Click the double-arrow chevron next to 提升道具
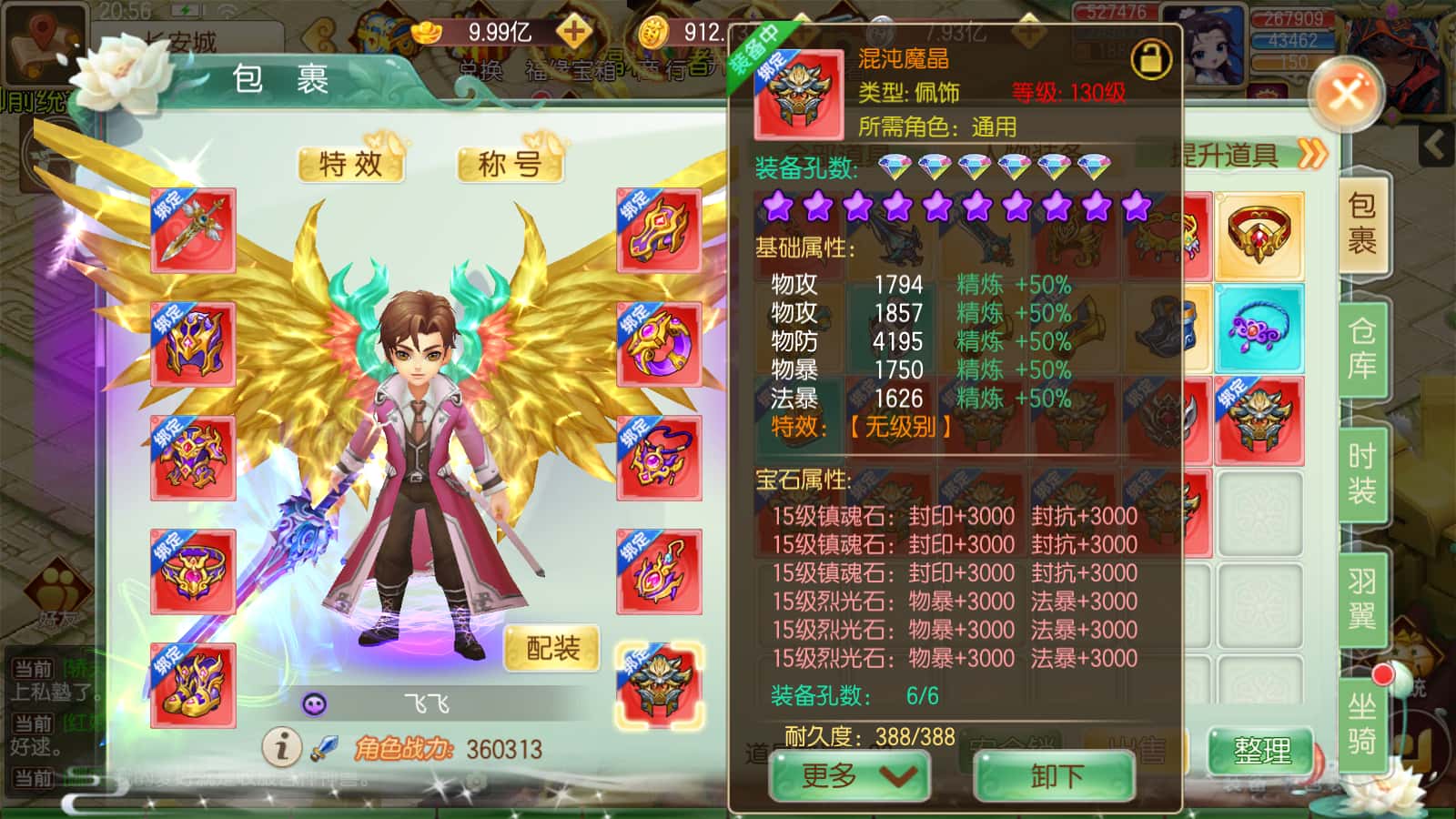Image resolution: width=1456 pixels, height=819 pixels. coord(1310,155)
